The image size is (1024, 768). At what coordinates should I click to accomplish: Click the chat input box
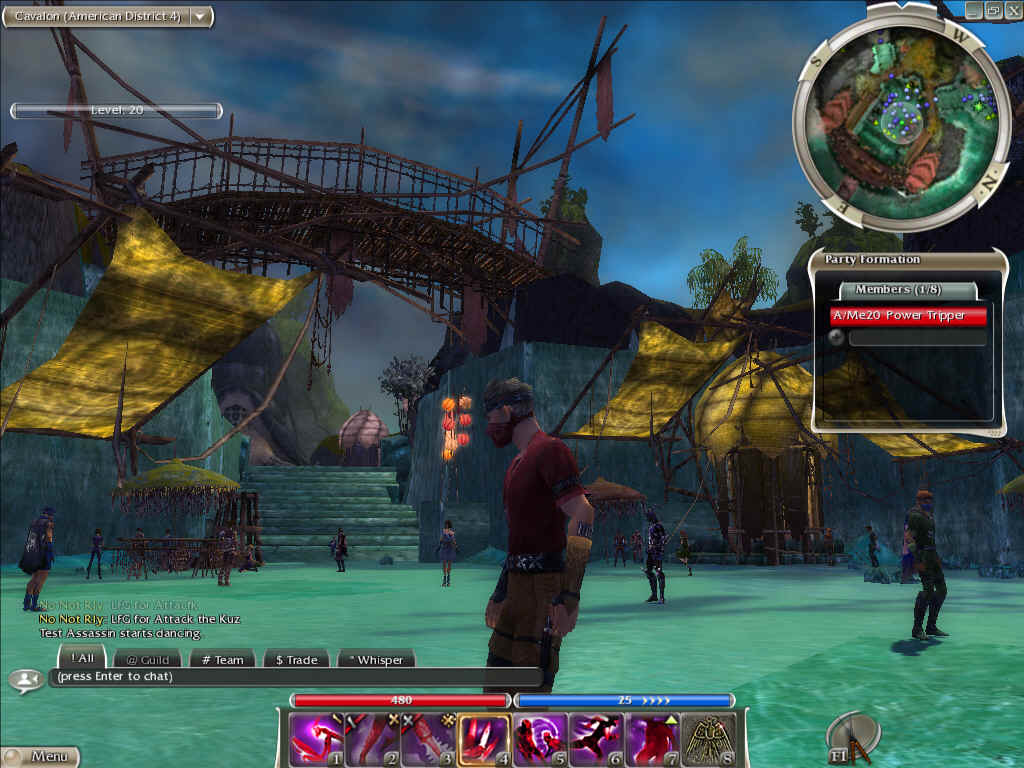tap(295, 677)
